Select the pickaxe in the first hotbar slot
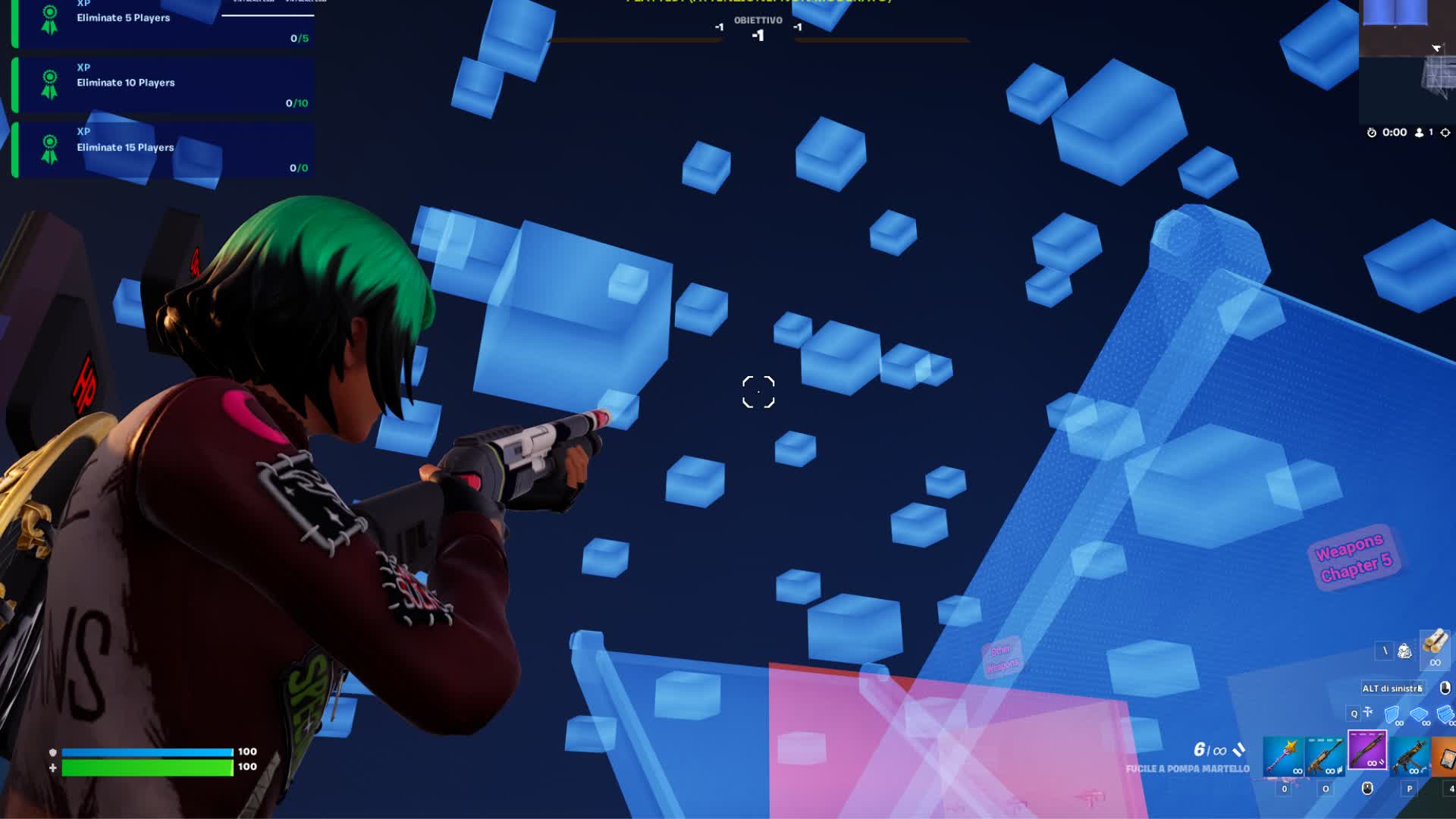Viewport: 1456px width, 819px height. pyautogui.click(x=1282, y=755)
